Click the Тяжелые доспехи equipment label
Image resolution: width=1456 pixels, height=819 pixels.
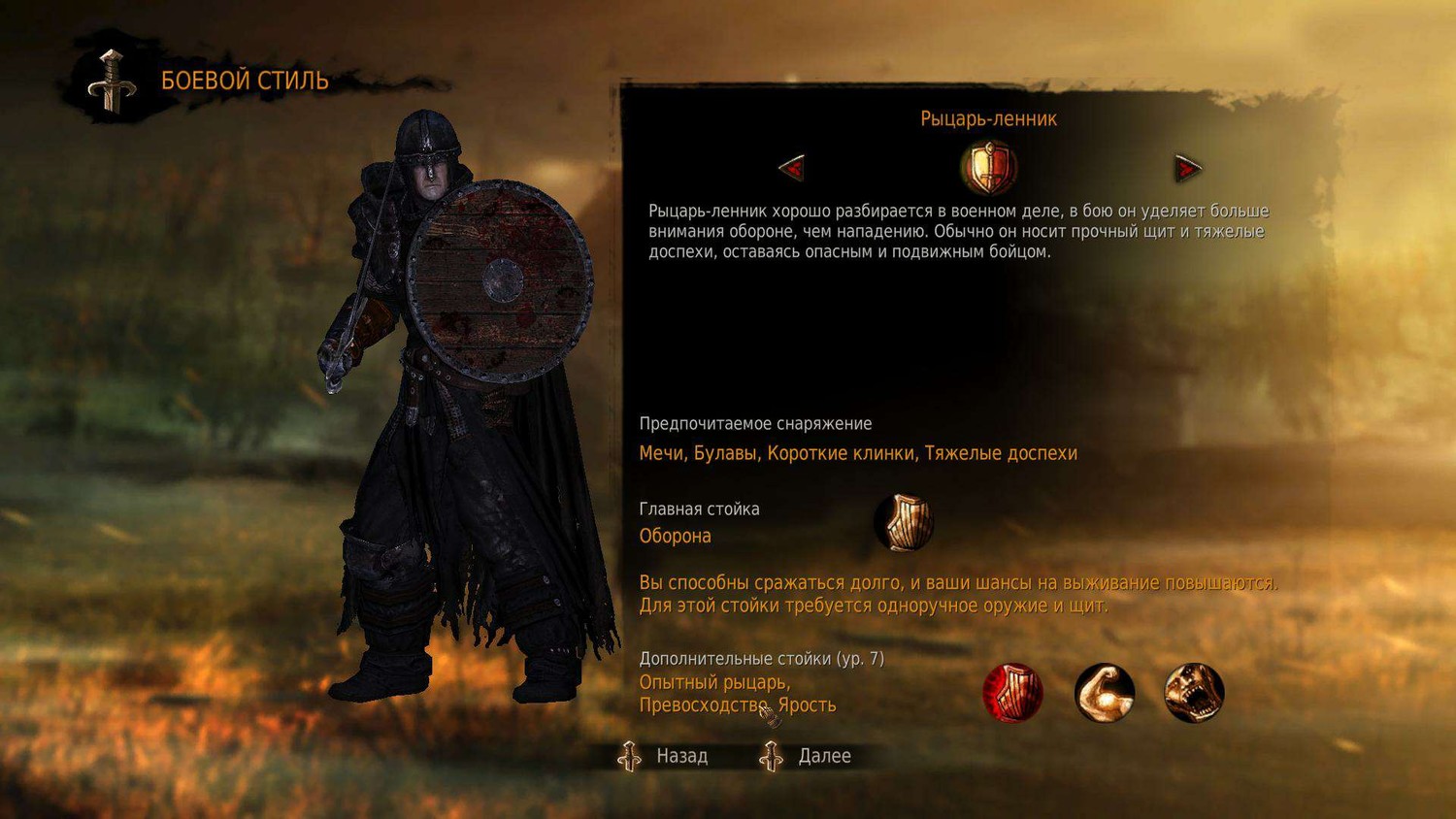[1004, 452]
